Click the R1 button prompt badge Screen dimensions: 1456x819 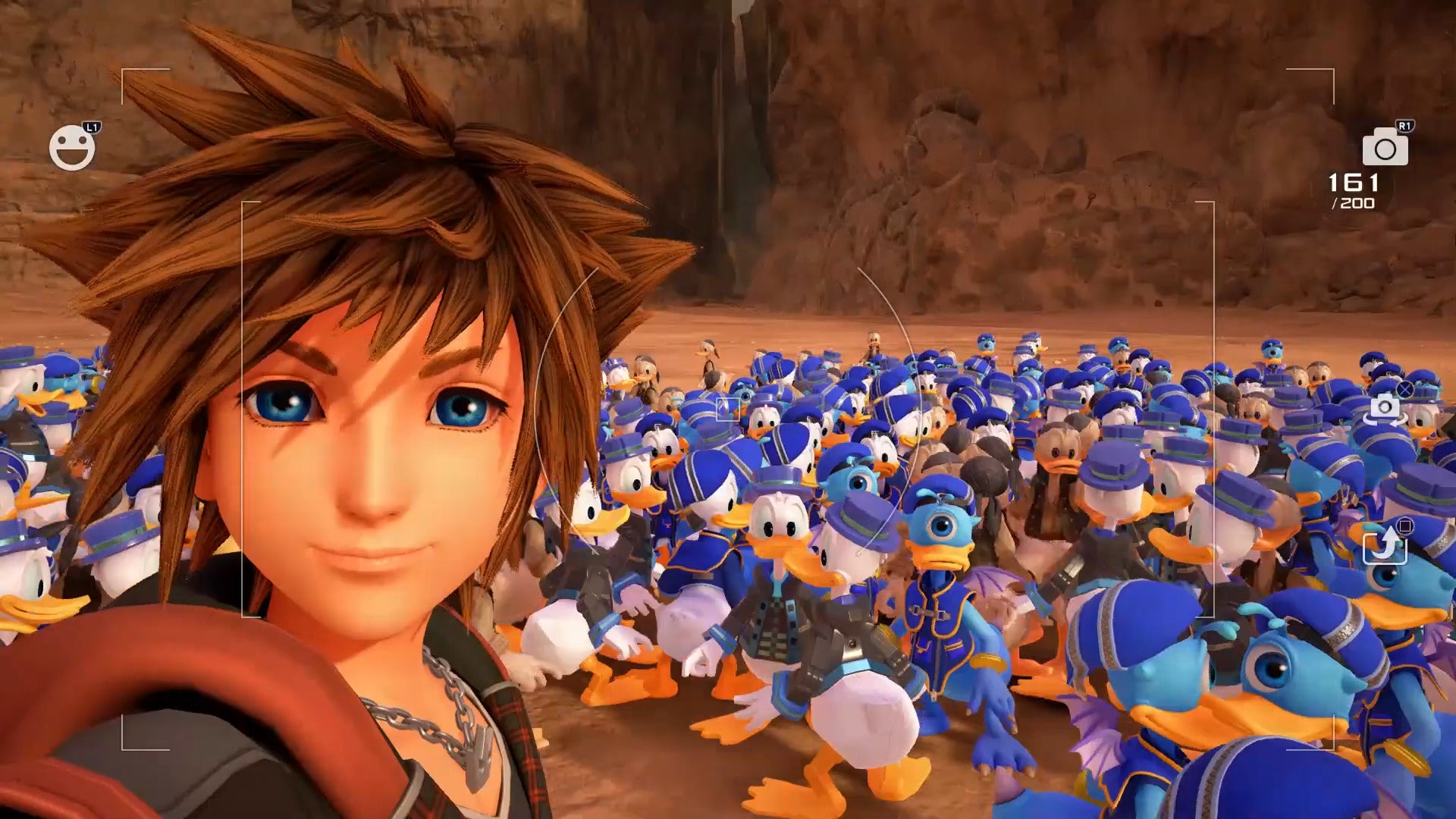pyautogui.click(x=1405, y=126)
